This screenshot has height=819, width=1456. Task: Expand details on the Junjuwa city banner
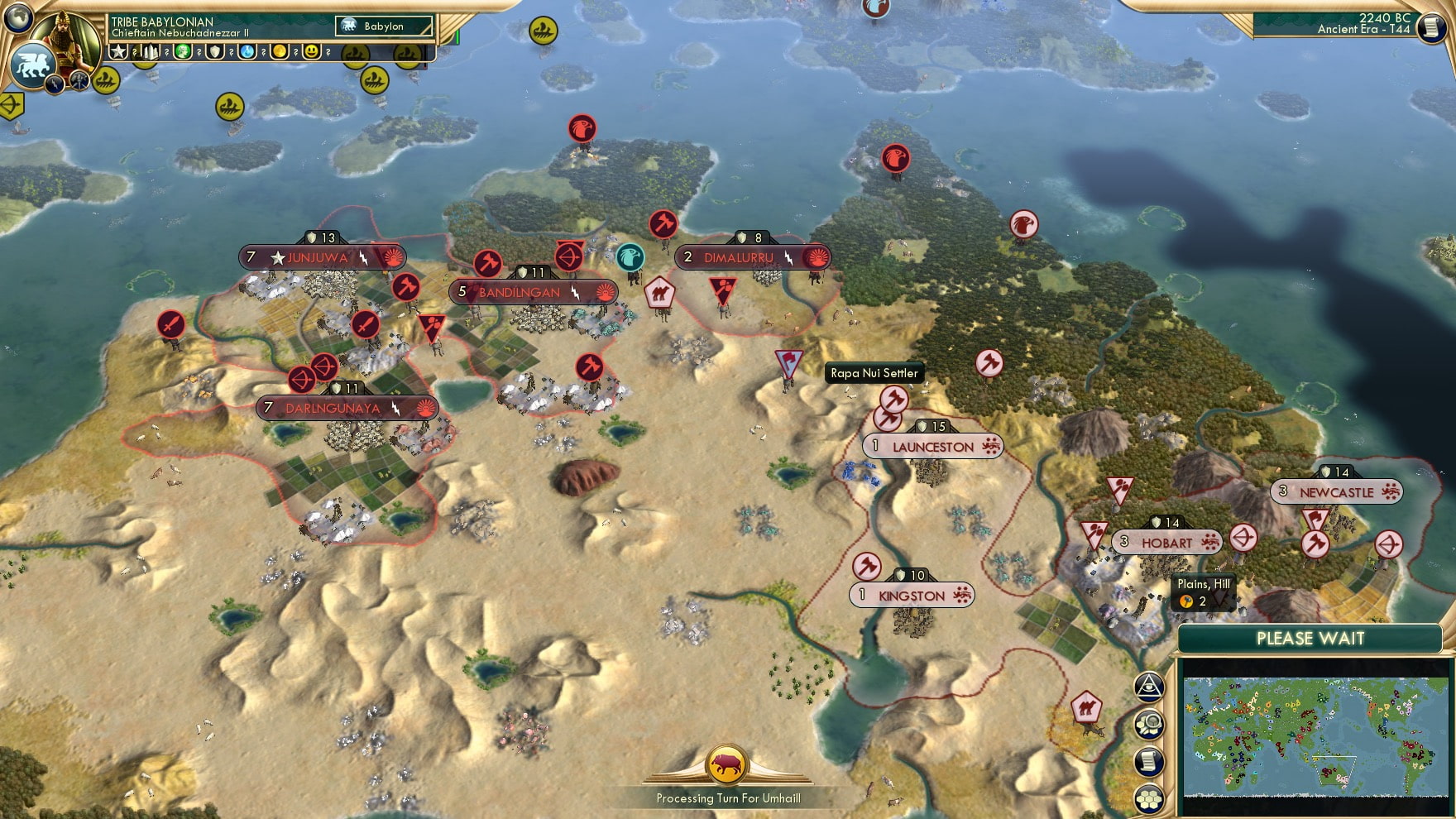coord(323,256)
